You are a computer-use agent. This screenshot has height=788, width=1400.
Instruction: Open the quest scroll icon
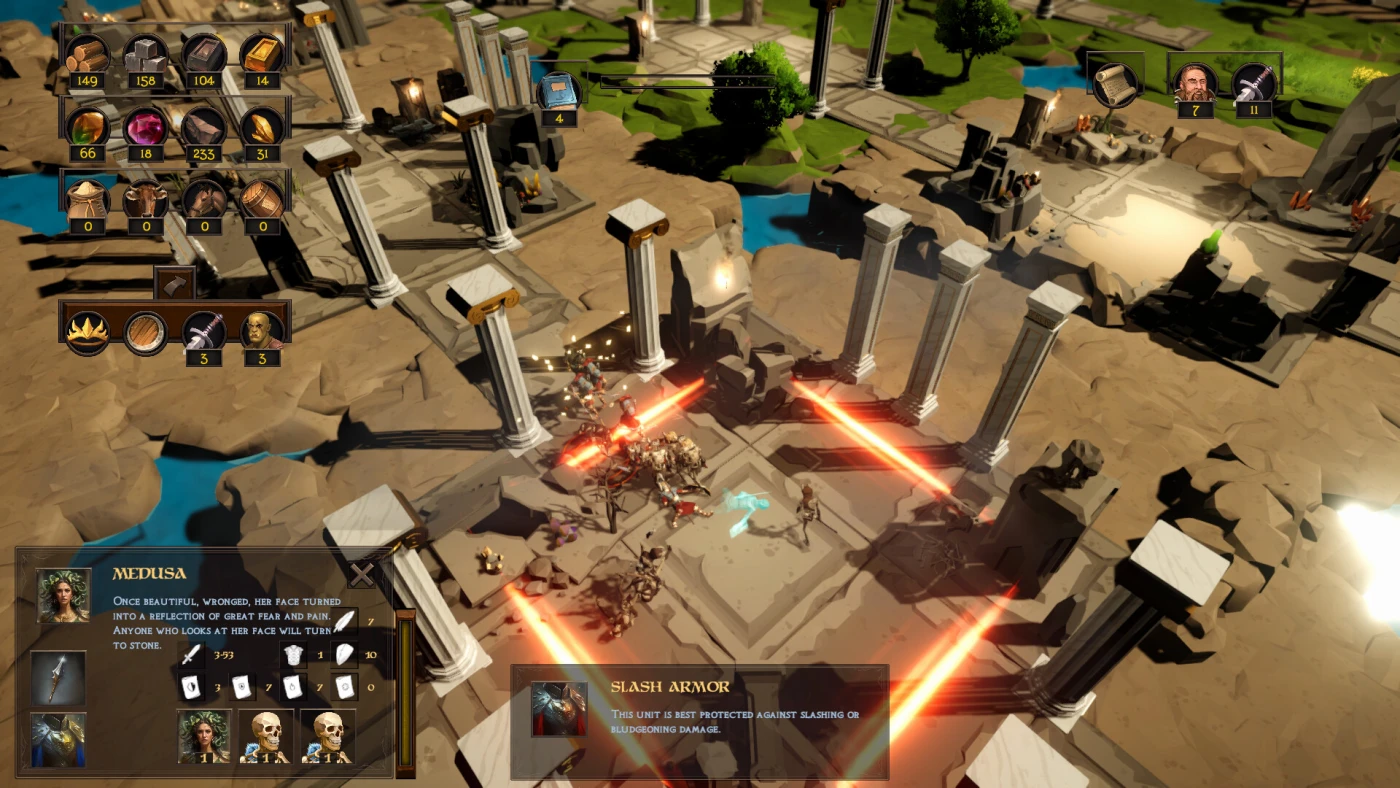click(1114, 84)
